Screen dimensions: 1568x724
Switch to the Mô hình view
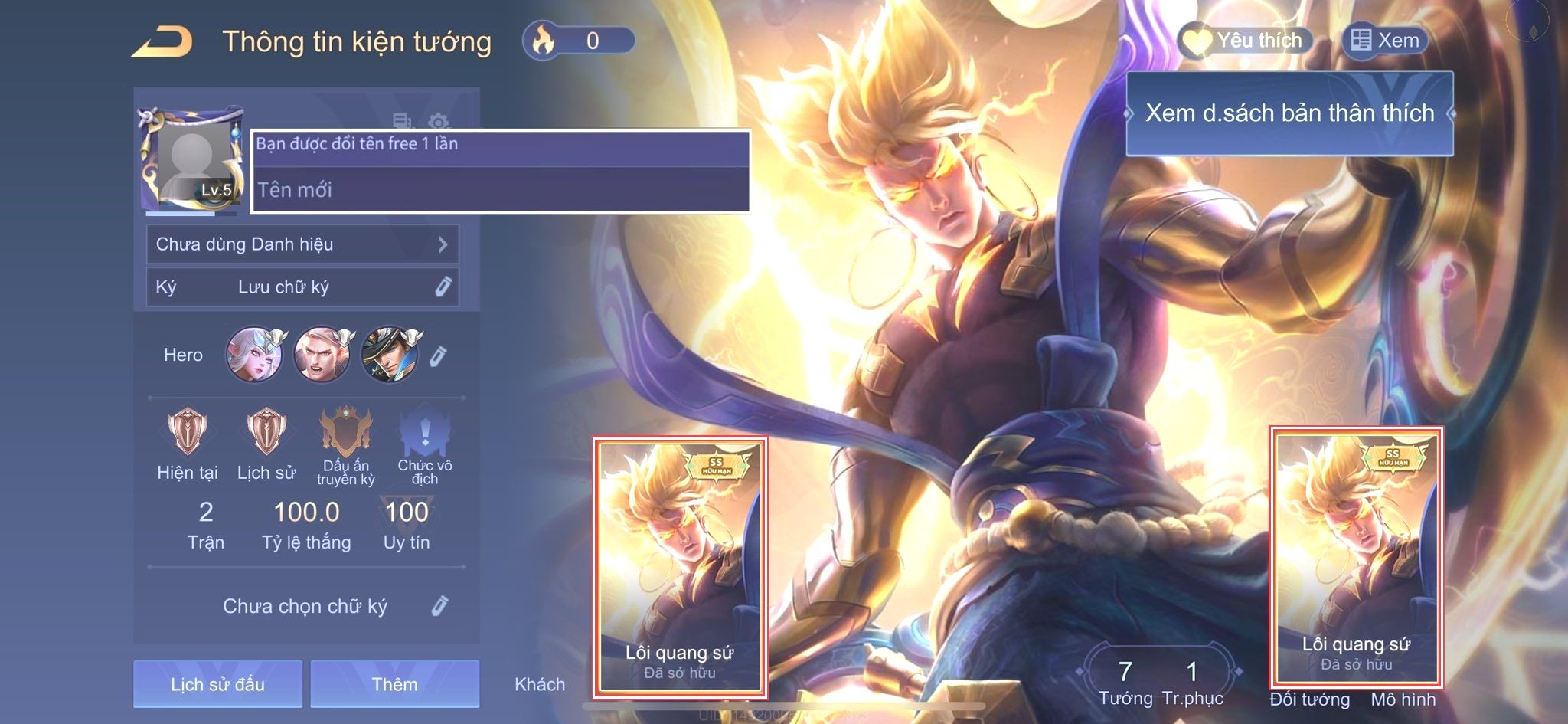1403,699
